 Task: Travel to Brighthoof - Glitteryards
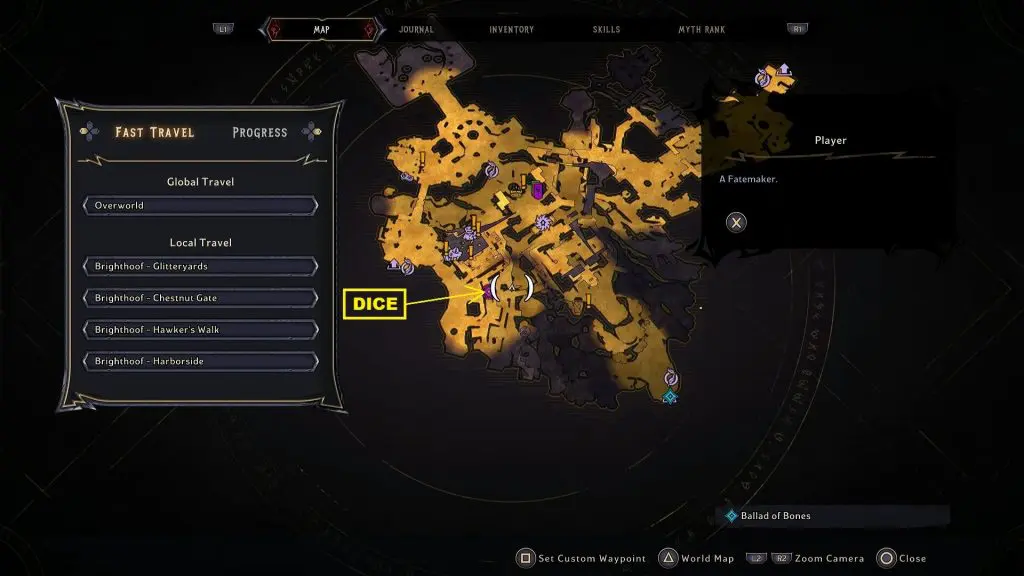coord(201,266)
